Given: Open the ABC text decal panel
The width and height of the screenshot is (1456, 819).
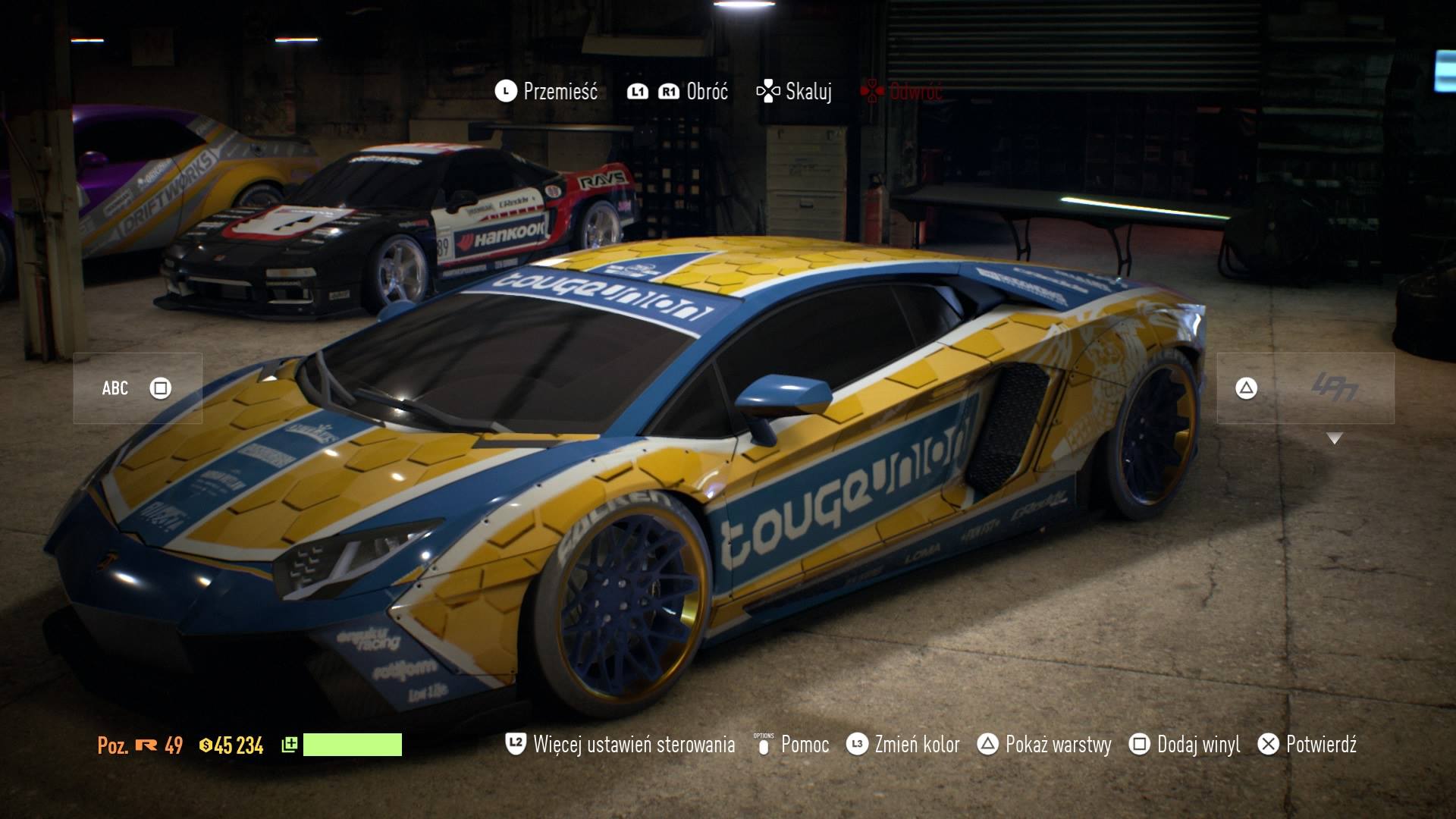Looking at the screenshot, I should coord(137,388).
